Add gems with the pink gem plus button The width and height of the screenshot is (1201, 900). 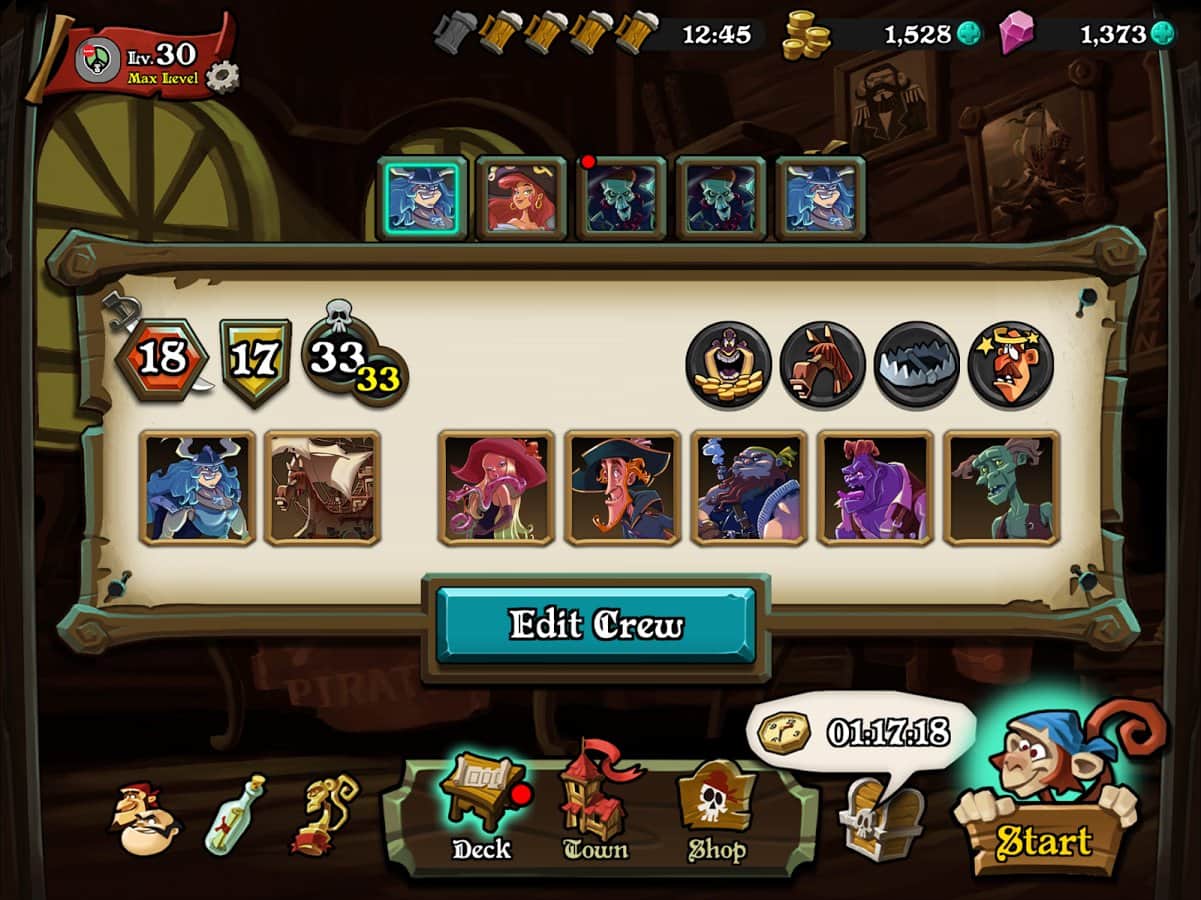tap(1162, 34)
